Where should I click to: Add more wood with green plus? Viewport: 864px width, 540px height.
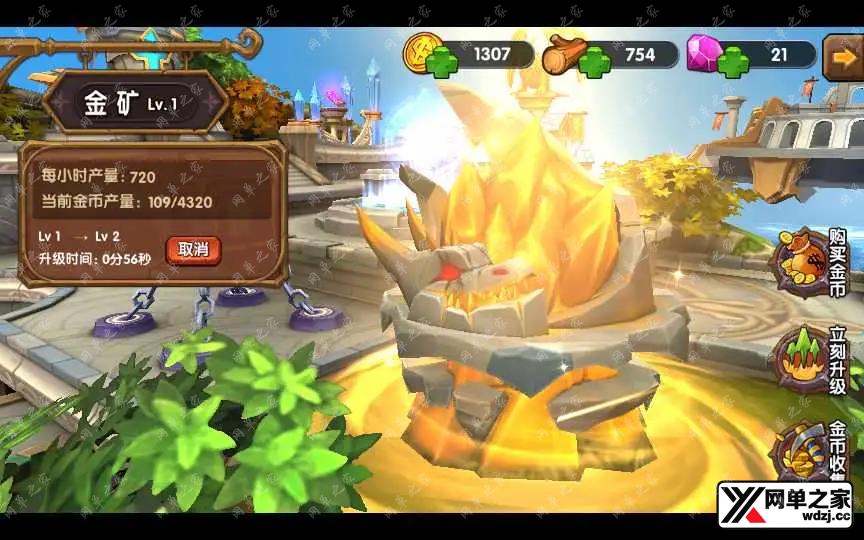[594, 63]
